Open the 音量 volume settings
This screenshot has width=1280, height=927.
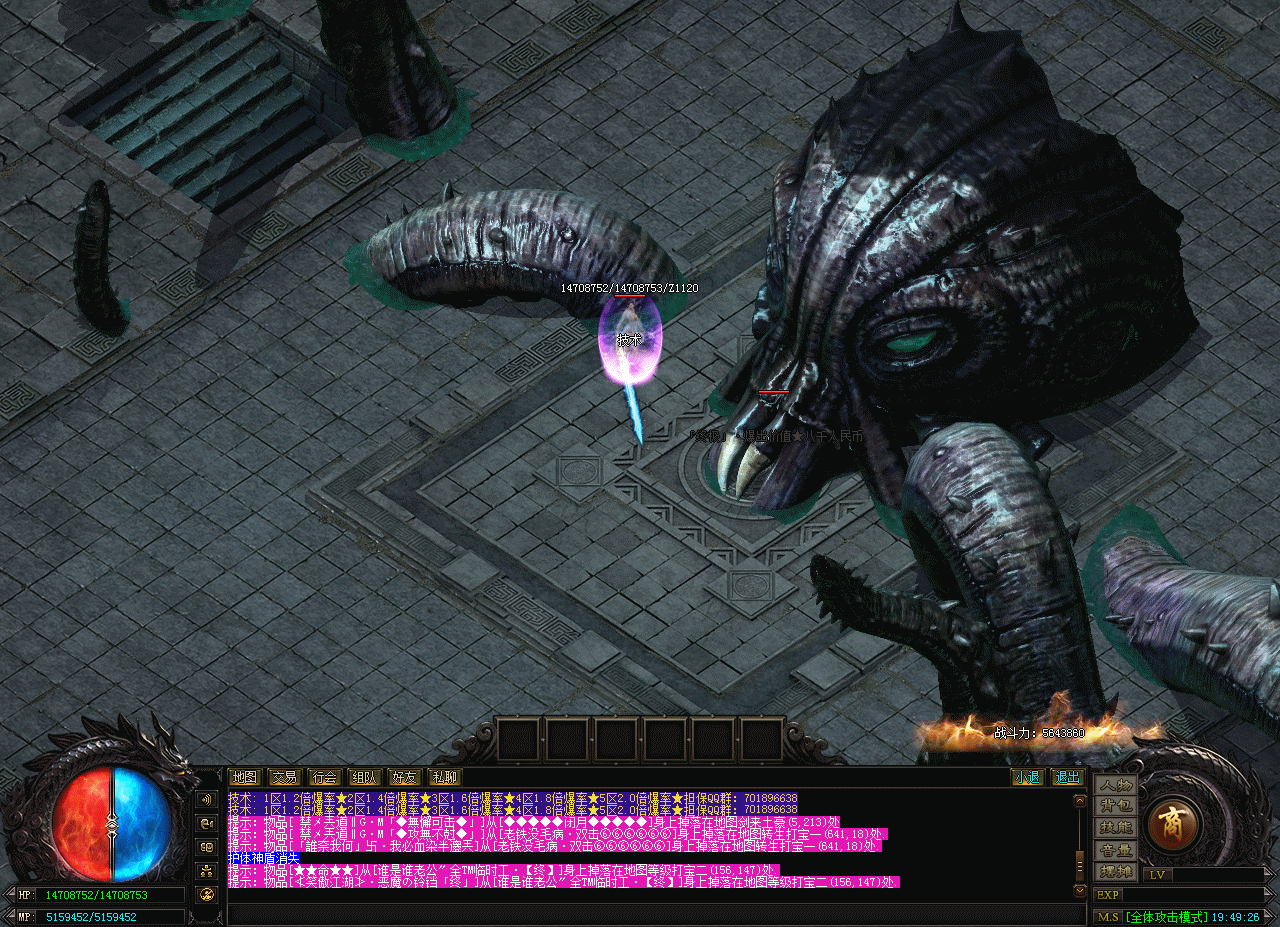click(x=1116, y=850)
